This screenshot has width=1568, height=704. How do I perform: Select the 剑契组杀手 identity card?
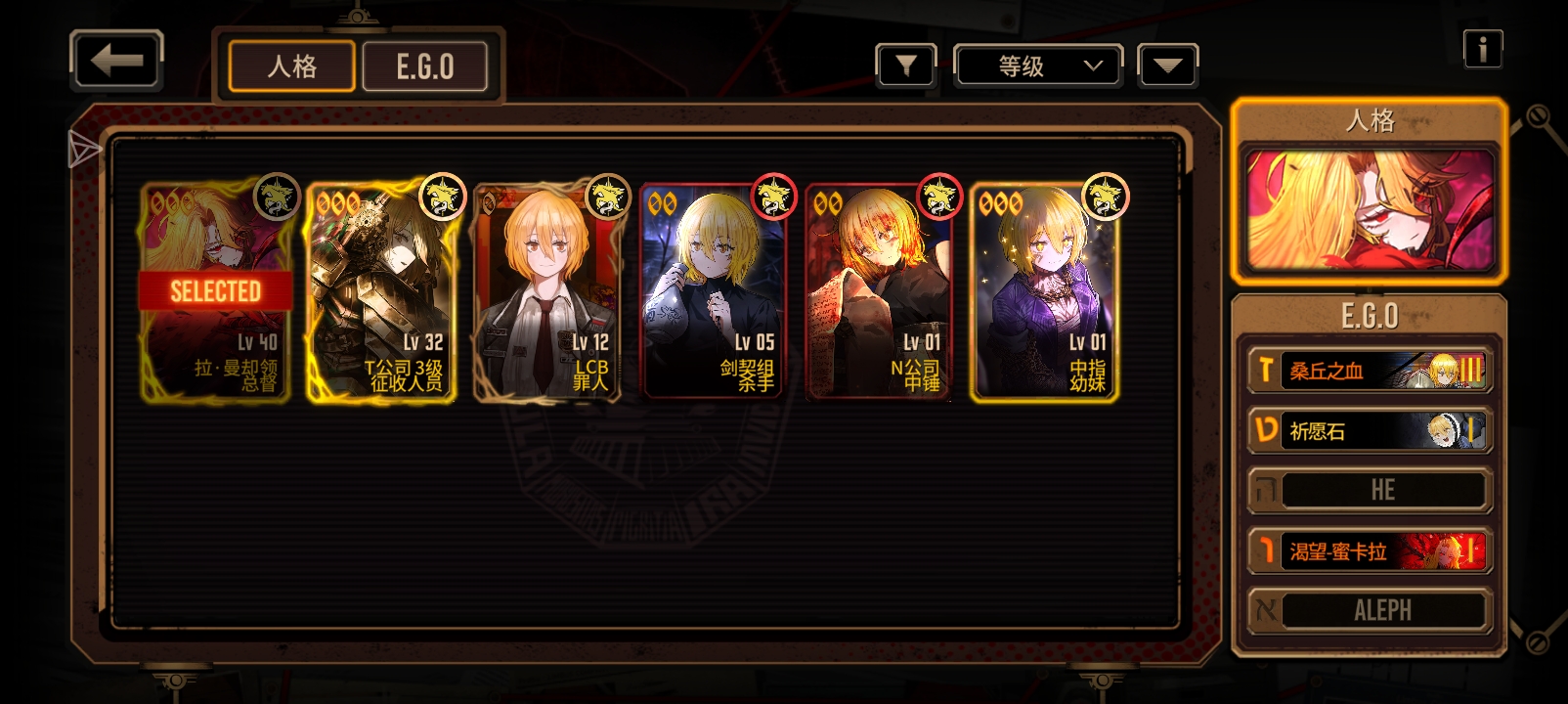tap(713, 291)
